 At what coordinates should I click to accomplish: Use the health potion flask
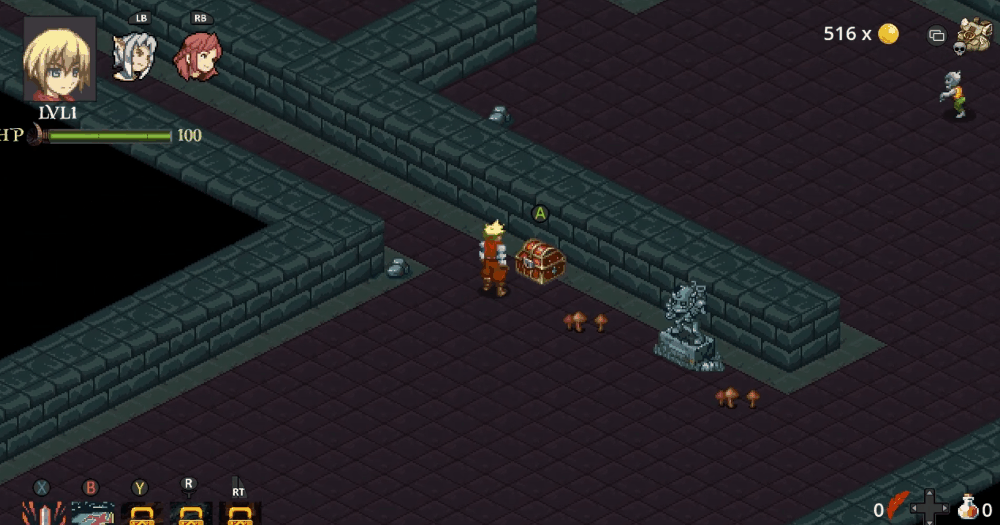(967, 507)
